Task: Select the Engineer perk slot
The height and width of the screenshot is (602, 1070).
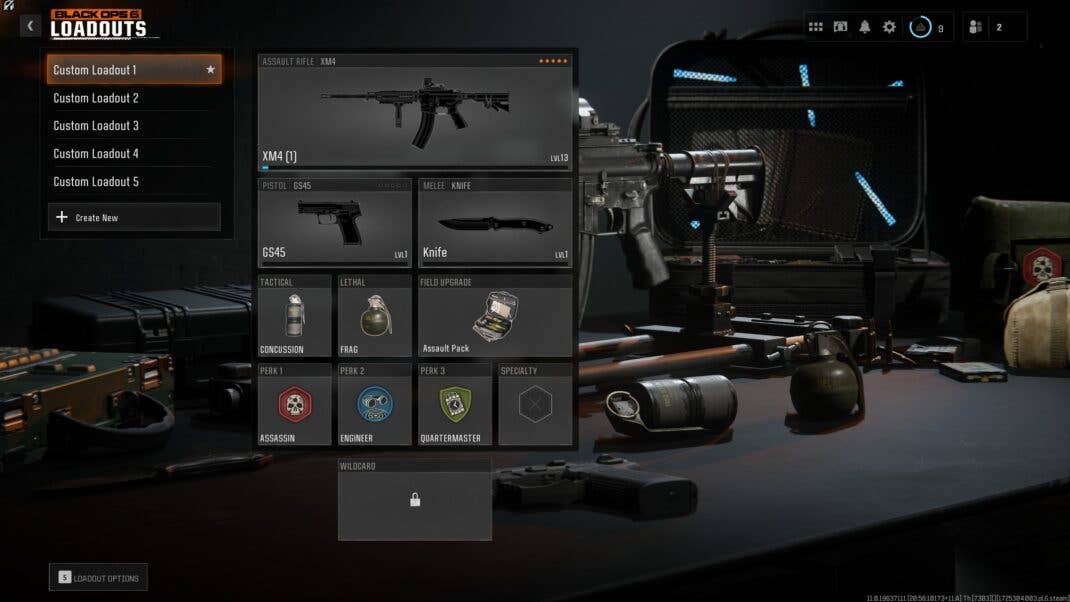Action: click(x=375, y=404)
